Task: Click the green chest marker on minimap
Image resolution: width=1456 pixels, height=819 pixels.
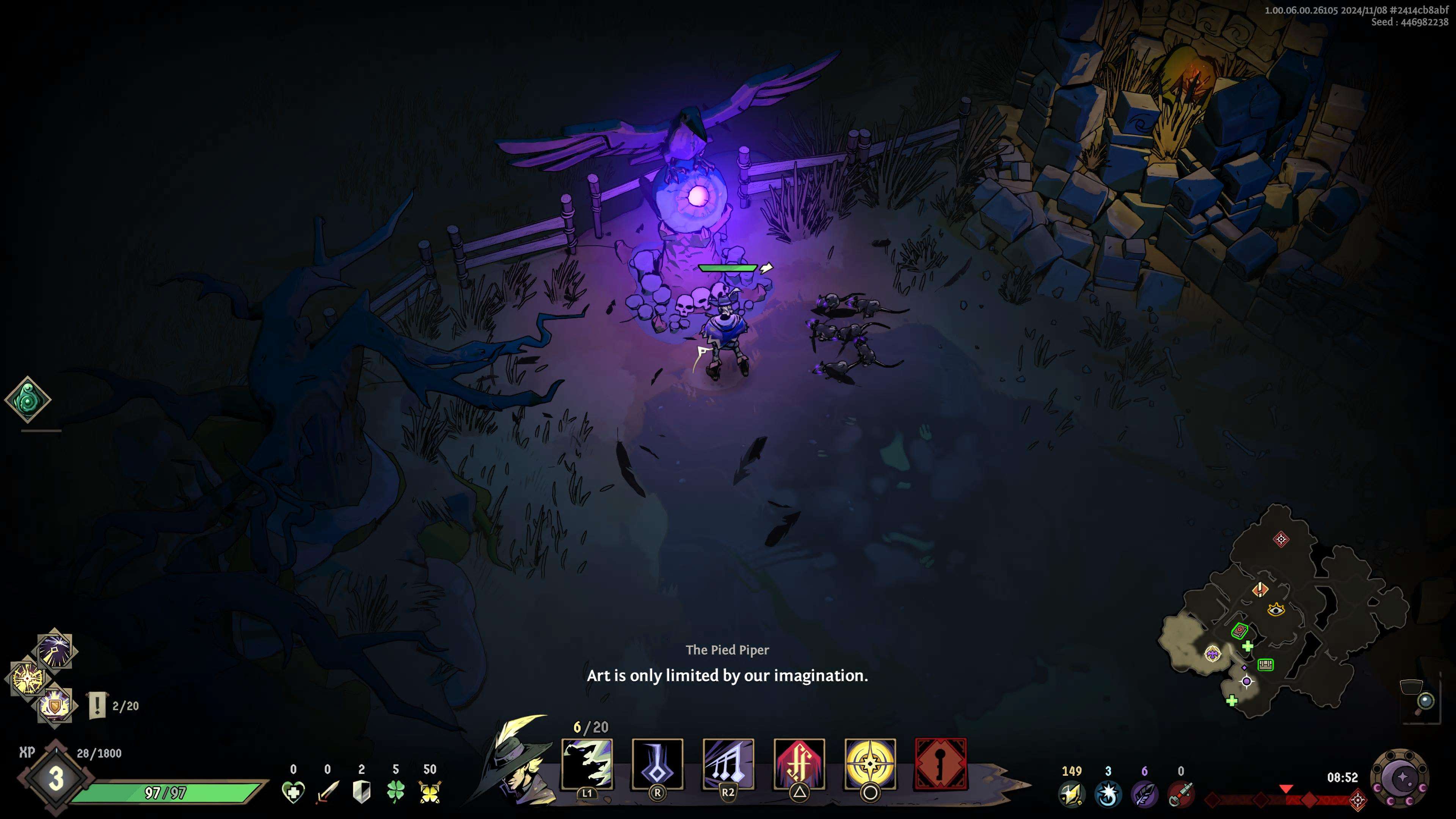Action: pyautogui.click(x=1266, y=665)
